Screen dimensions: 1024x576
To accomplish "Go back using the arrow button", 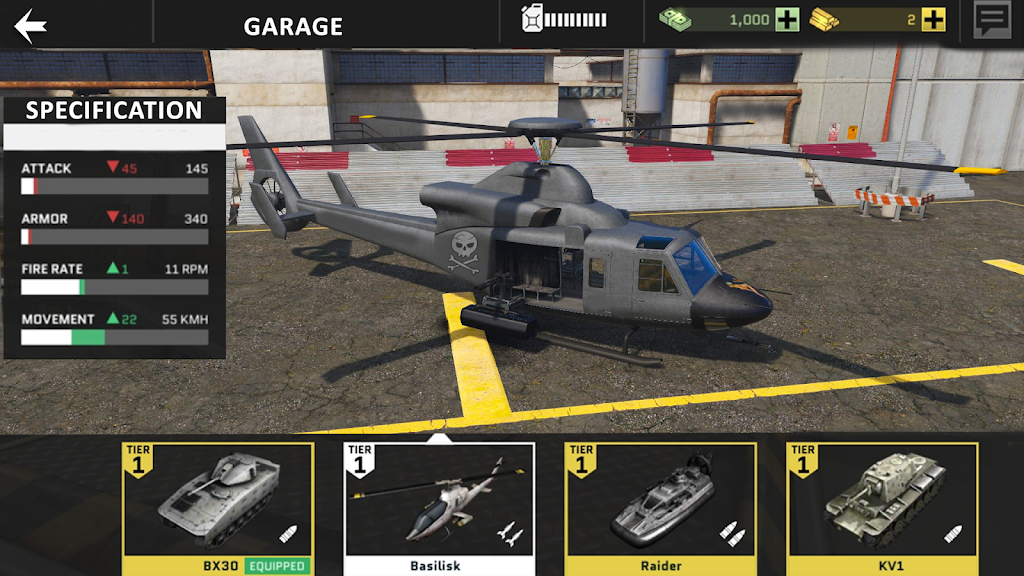I will coord(31,25).
